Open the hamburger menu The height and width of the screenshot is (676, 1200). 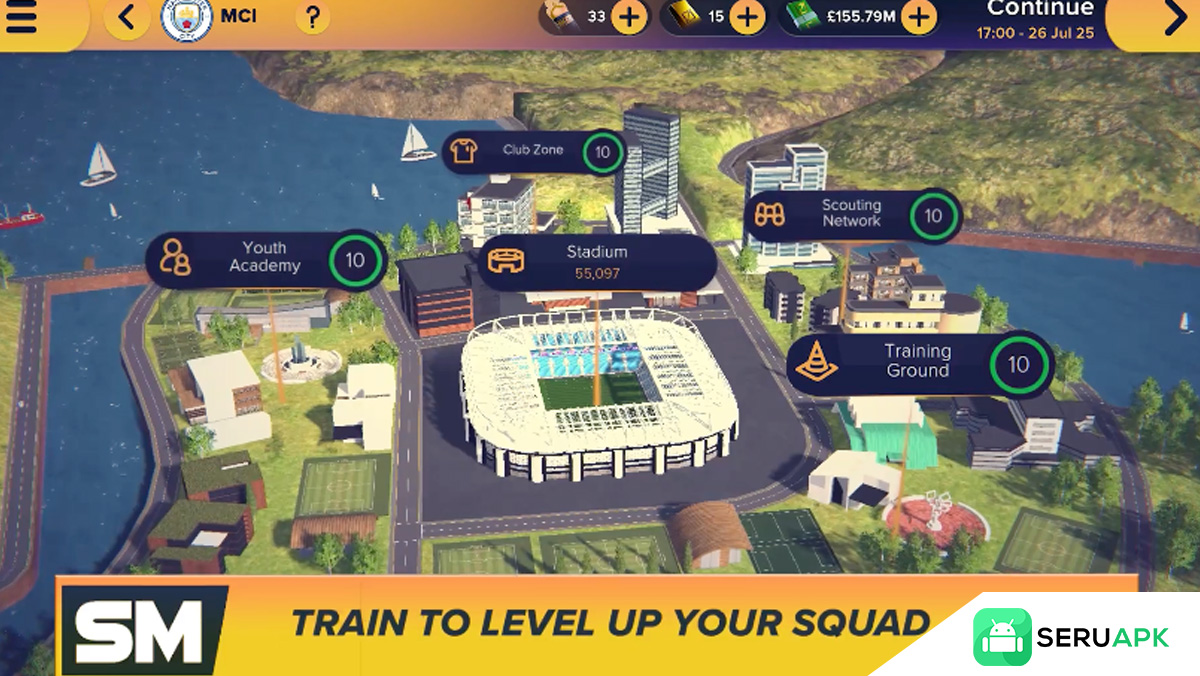[22, 18]
